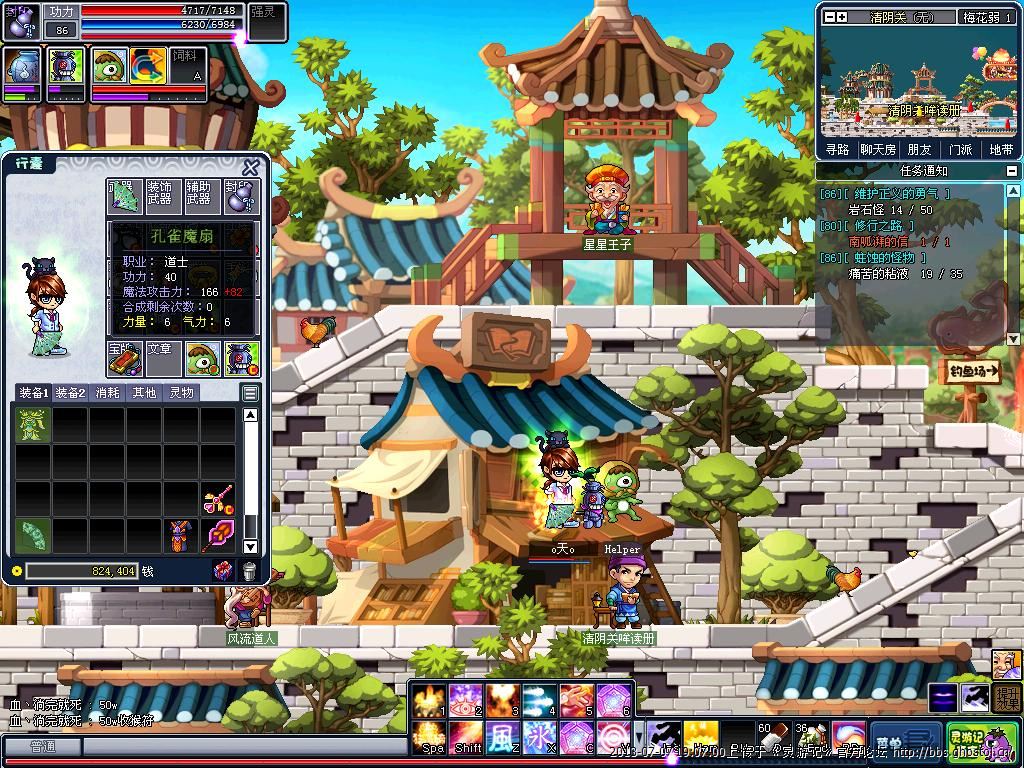Show the 灵物 inventory tab
The width and height of the screenshot is (1024, 768).
[x=181, y=393]
